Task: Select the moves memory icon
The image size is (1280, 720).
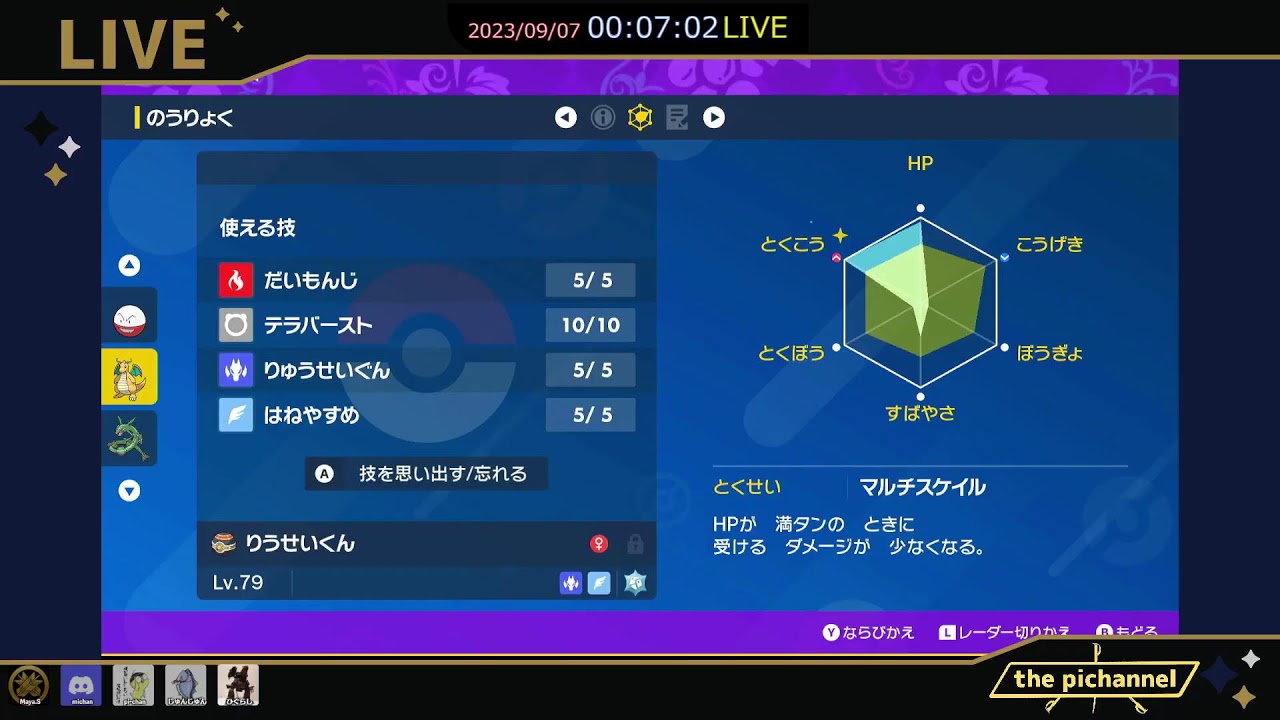Action: click(678, 117)
